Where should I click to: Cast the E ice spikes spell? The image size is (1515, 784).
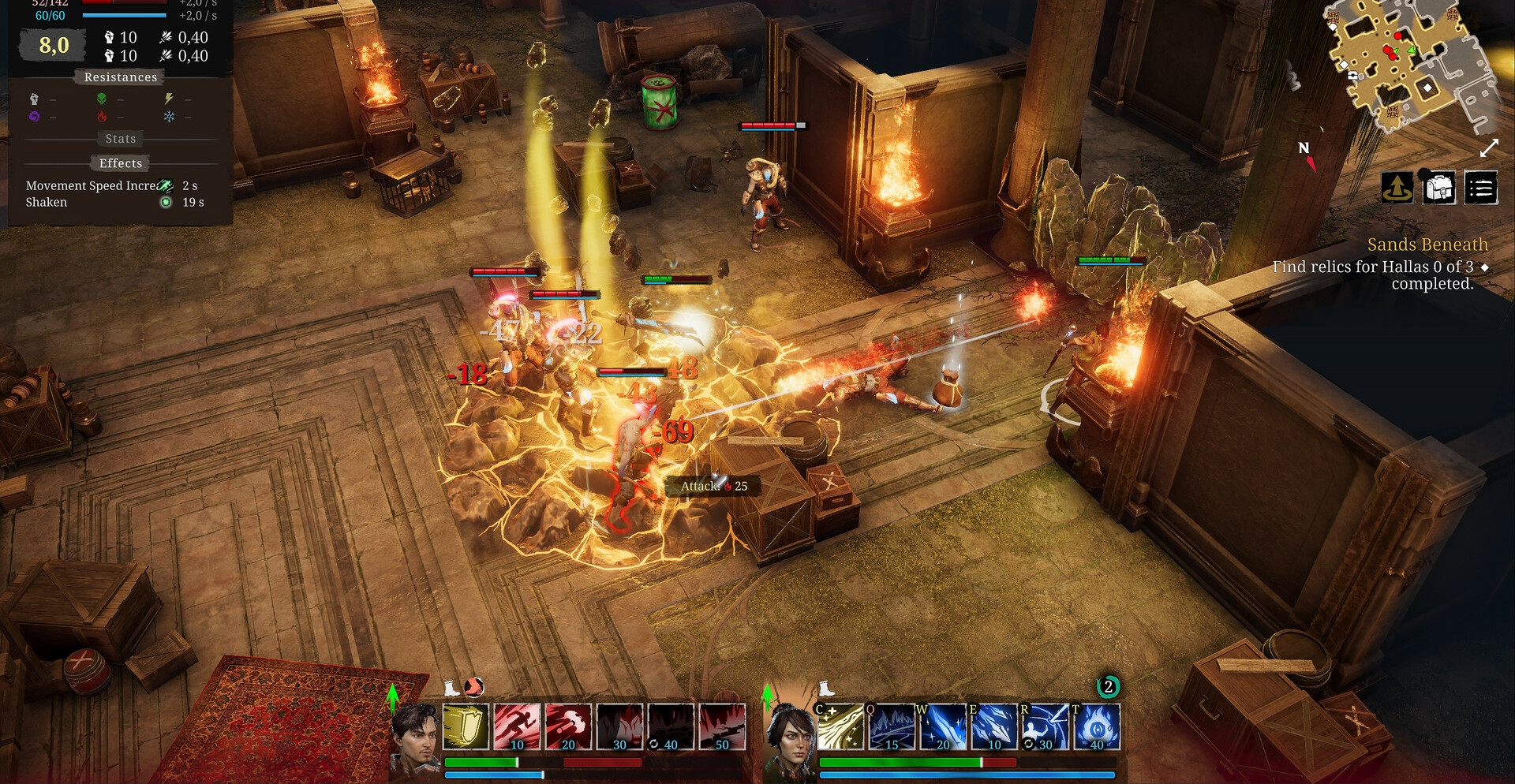coord(994,726)
